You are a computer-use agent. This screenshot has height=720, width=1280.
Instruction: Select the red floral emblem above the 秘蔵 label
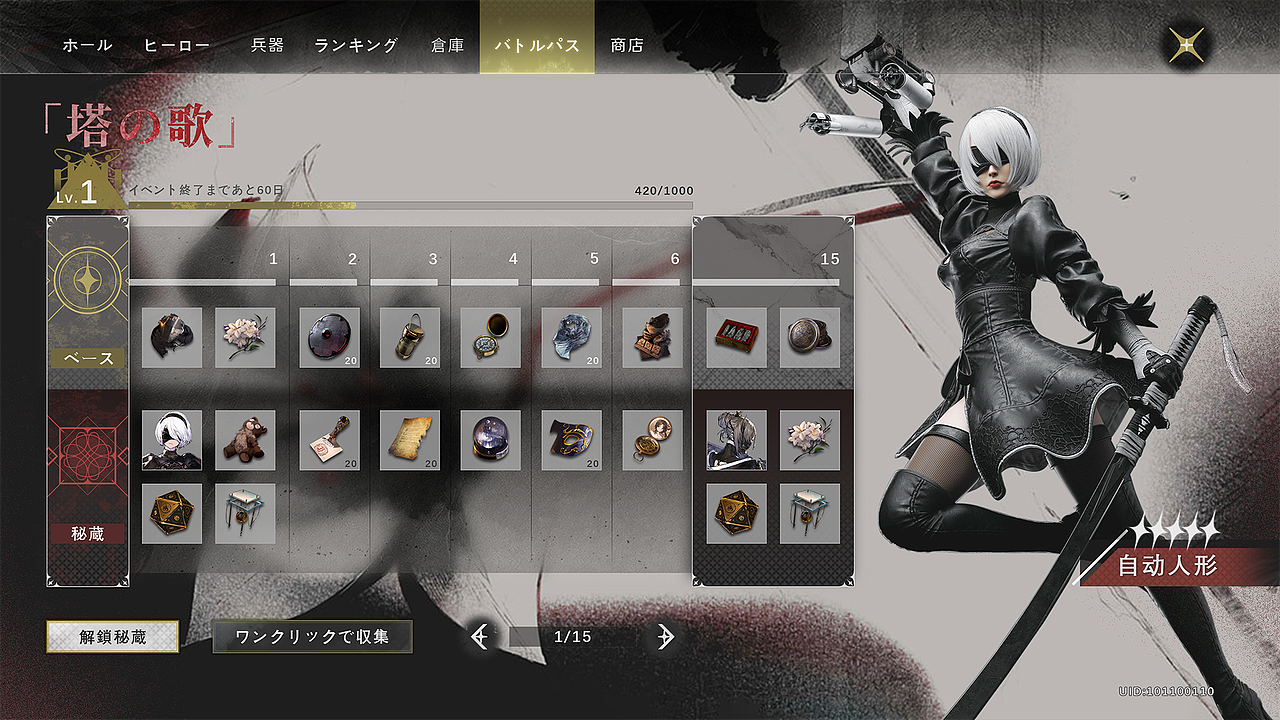85,455
